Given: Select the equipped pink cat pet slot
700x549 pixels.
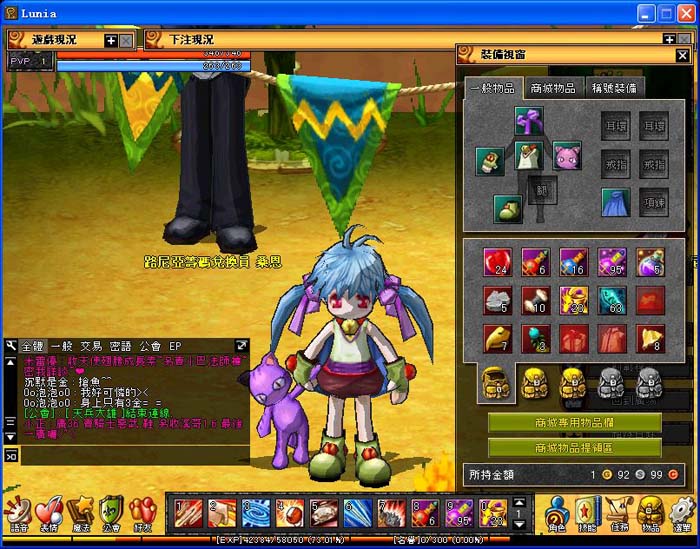Looking at the screenshot, I should [567, 155].
